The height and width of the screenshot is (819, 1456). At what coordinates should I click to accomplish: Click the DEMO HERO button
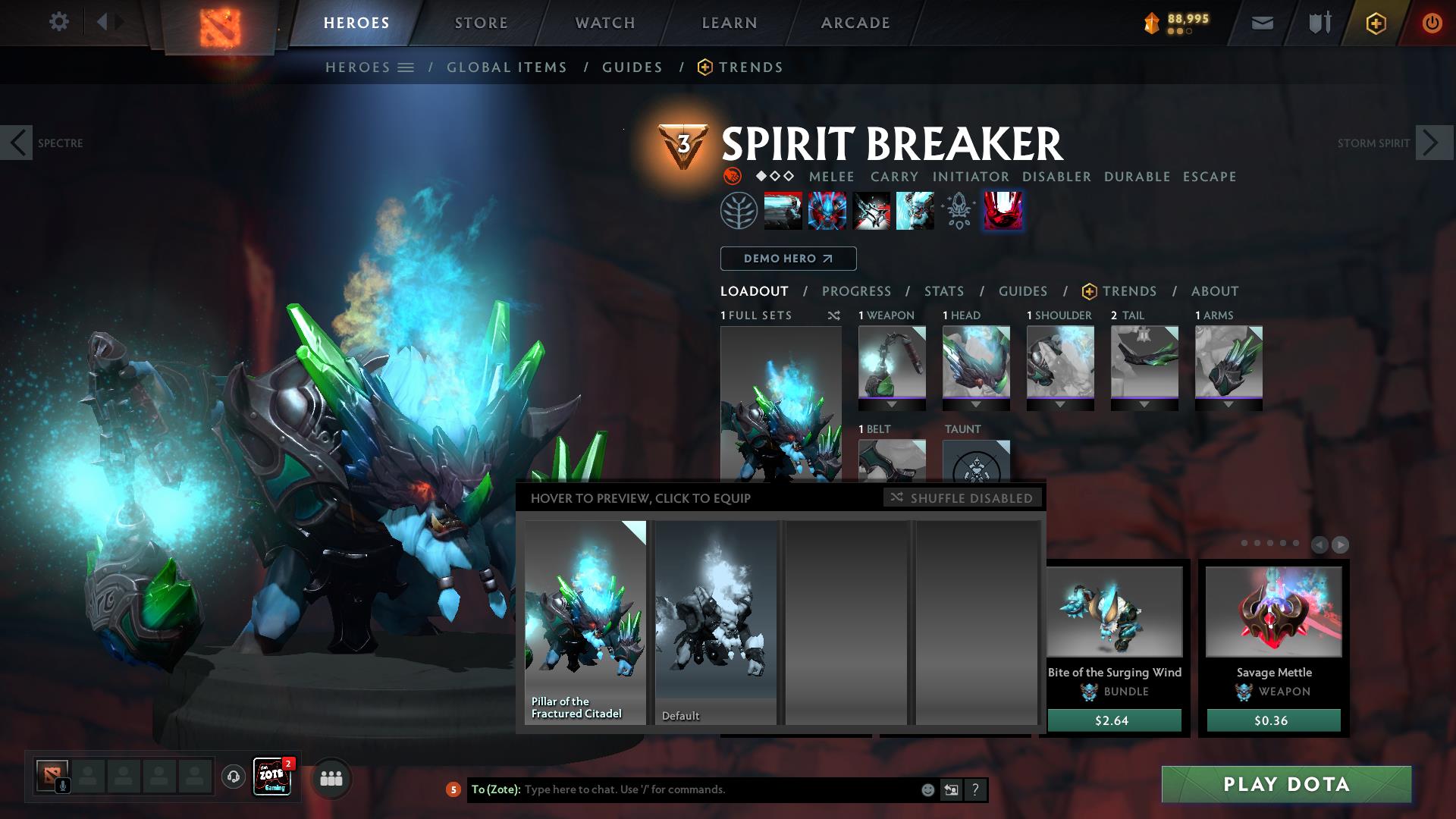pos(787,259)
